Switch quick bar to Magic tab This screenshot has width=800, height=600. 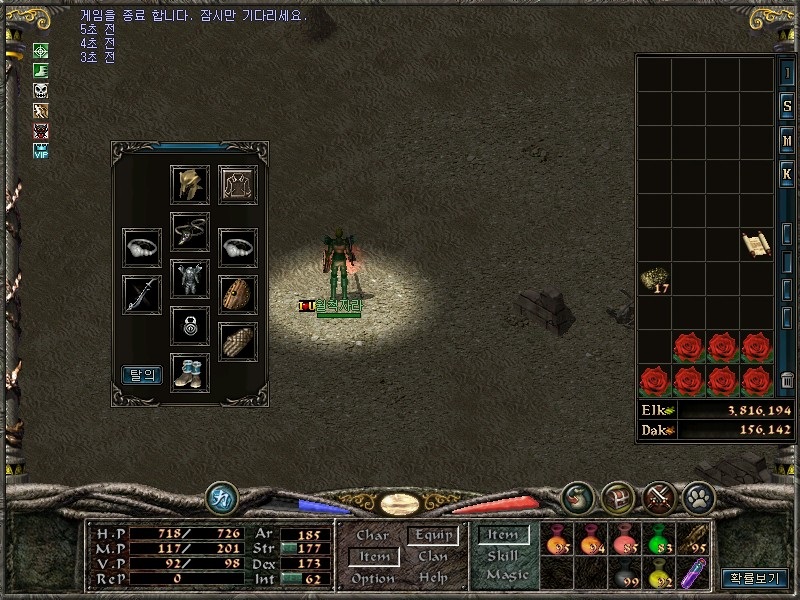tap(506, 574)
